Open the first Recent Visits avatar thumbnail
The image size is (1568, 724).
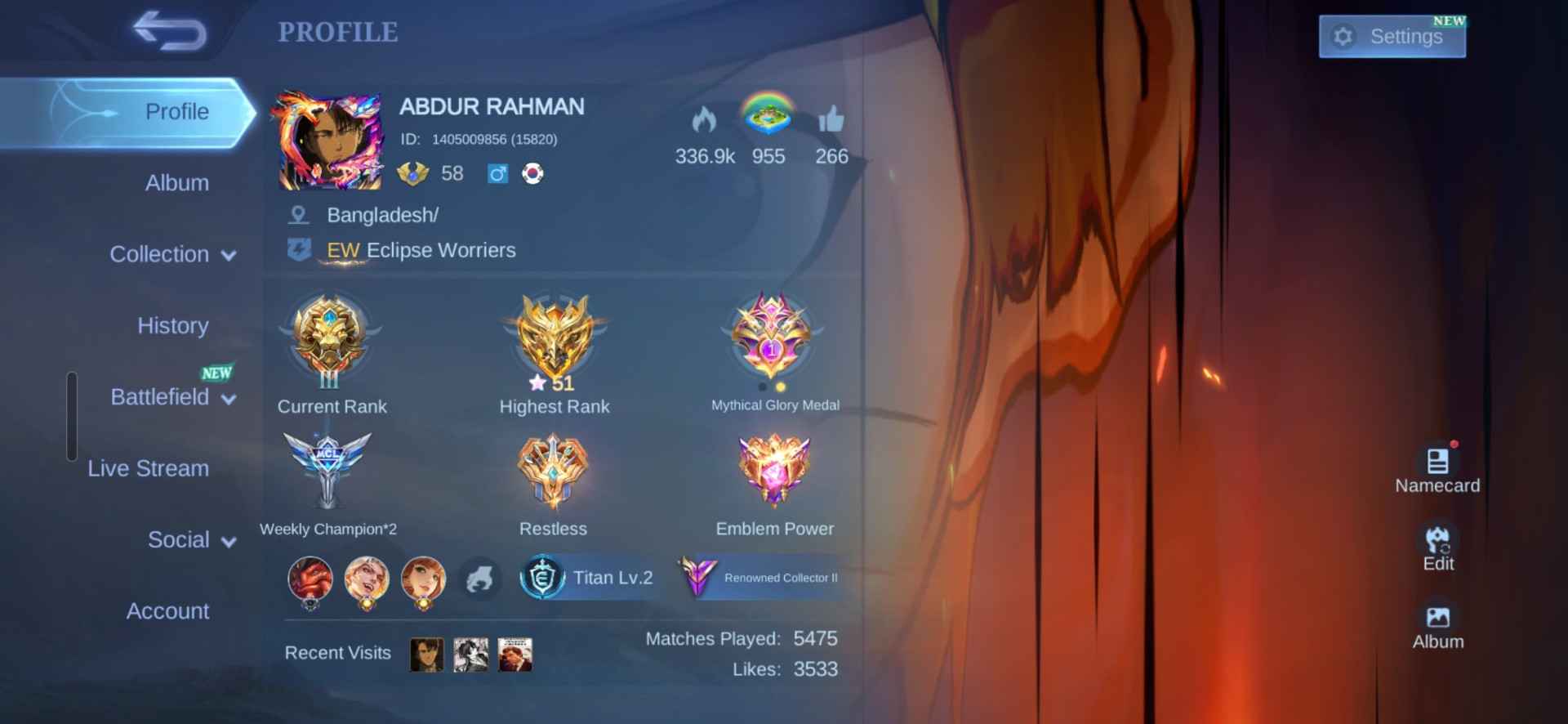coord(425,654)
